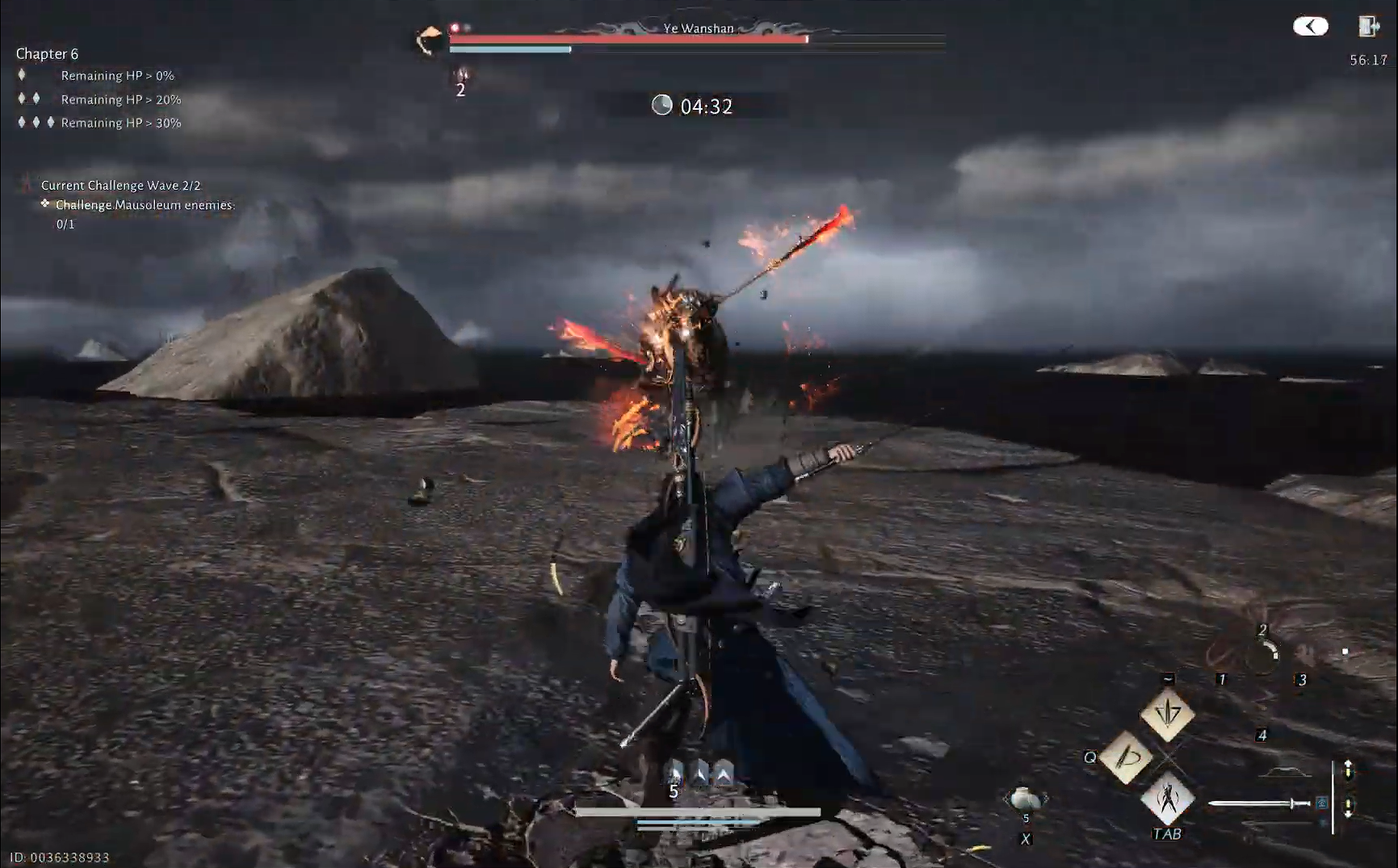Expand the Current Challenge Wave 2/2 entry
Screen dimensions: 1398x868
point(120,185)
